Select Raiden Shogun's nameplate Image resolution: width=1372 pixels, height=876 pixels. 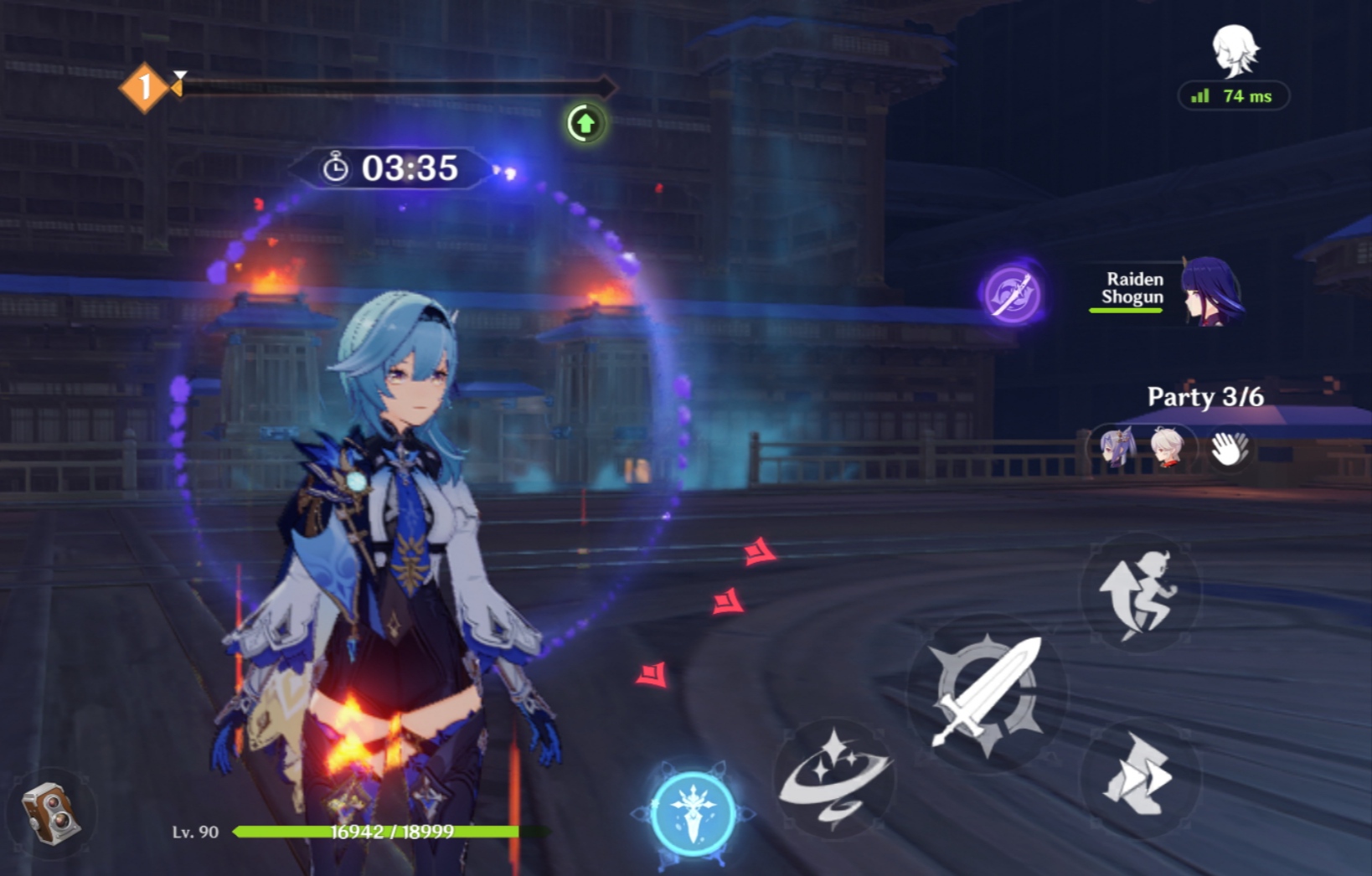pyautogui.click(x=1132, y=287)
